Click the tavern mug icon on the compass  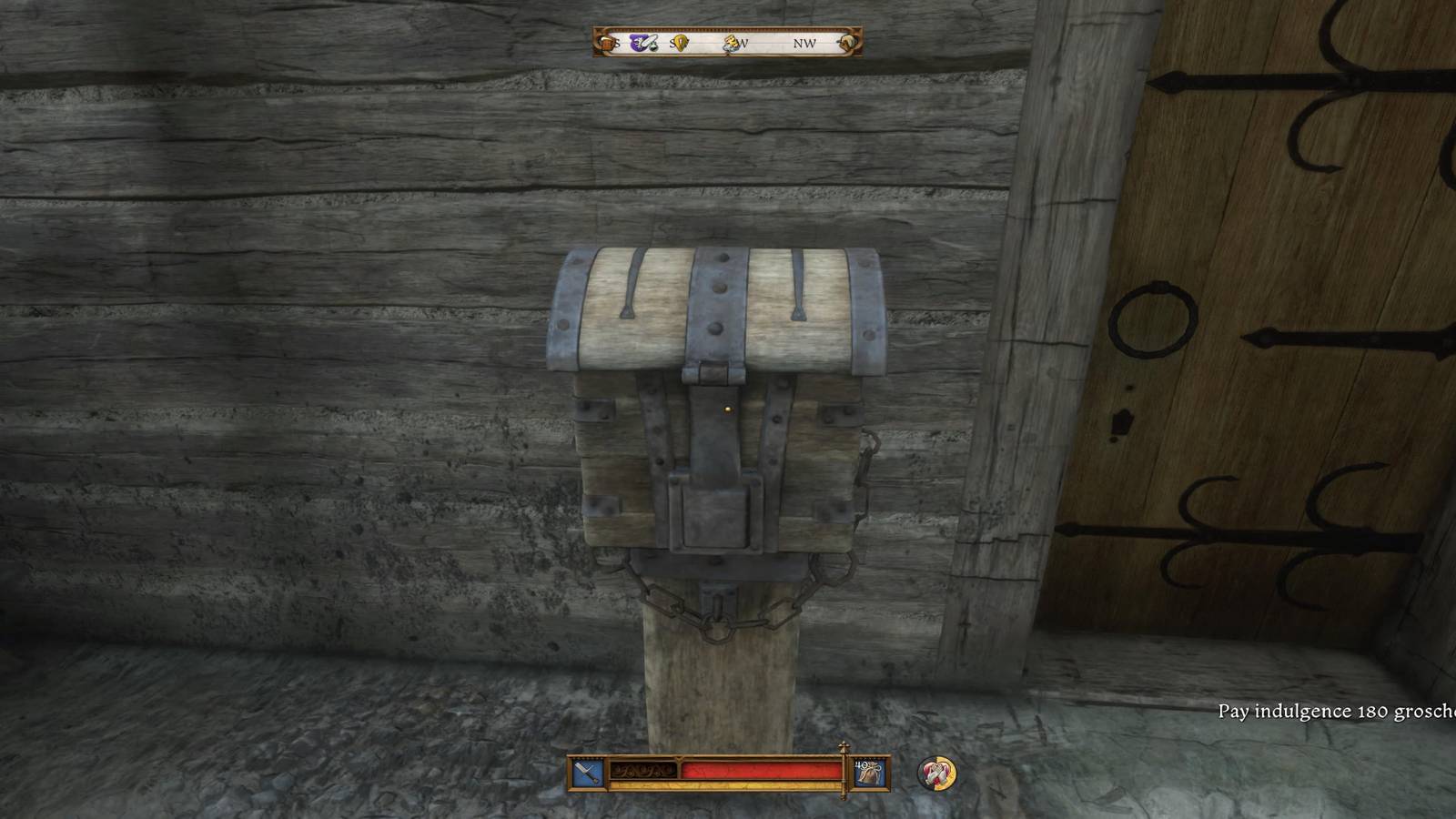(607, 43)
